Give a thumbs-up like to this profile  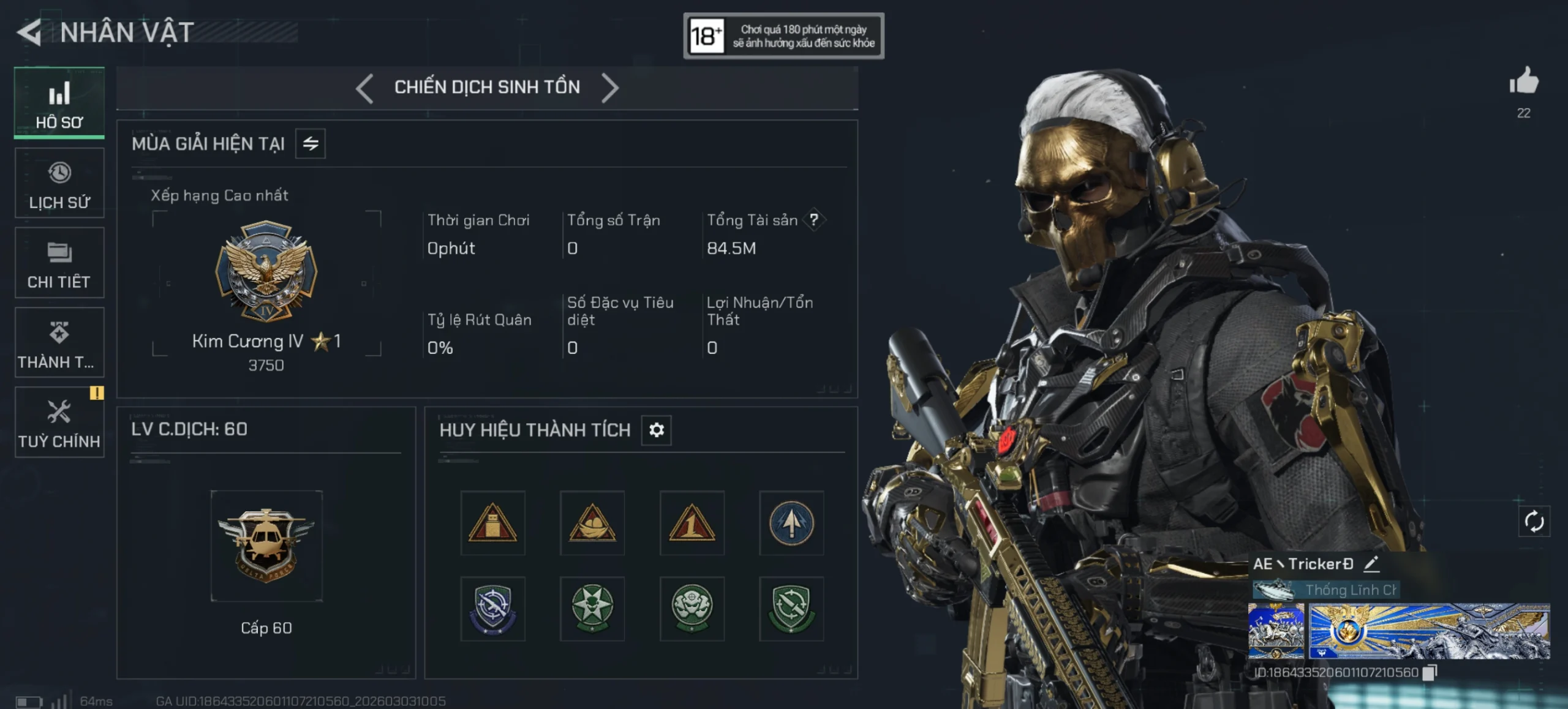[1524, 81]
